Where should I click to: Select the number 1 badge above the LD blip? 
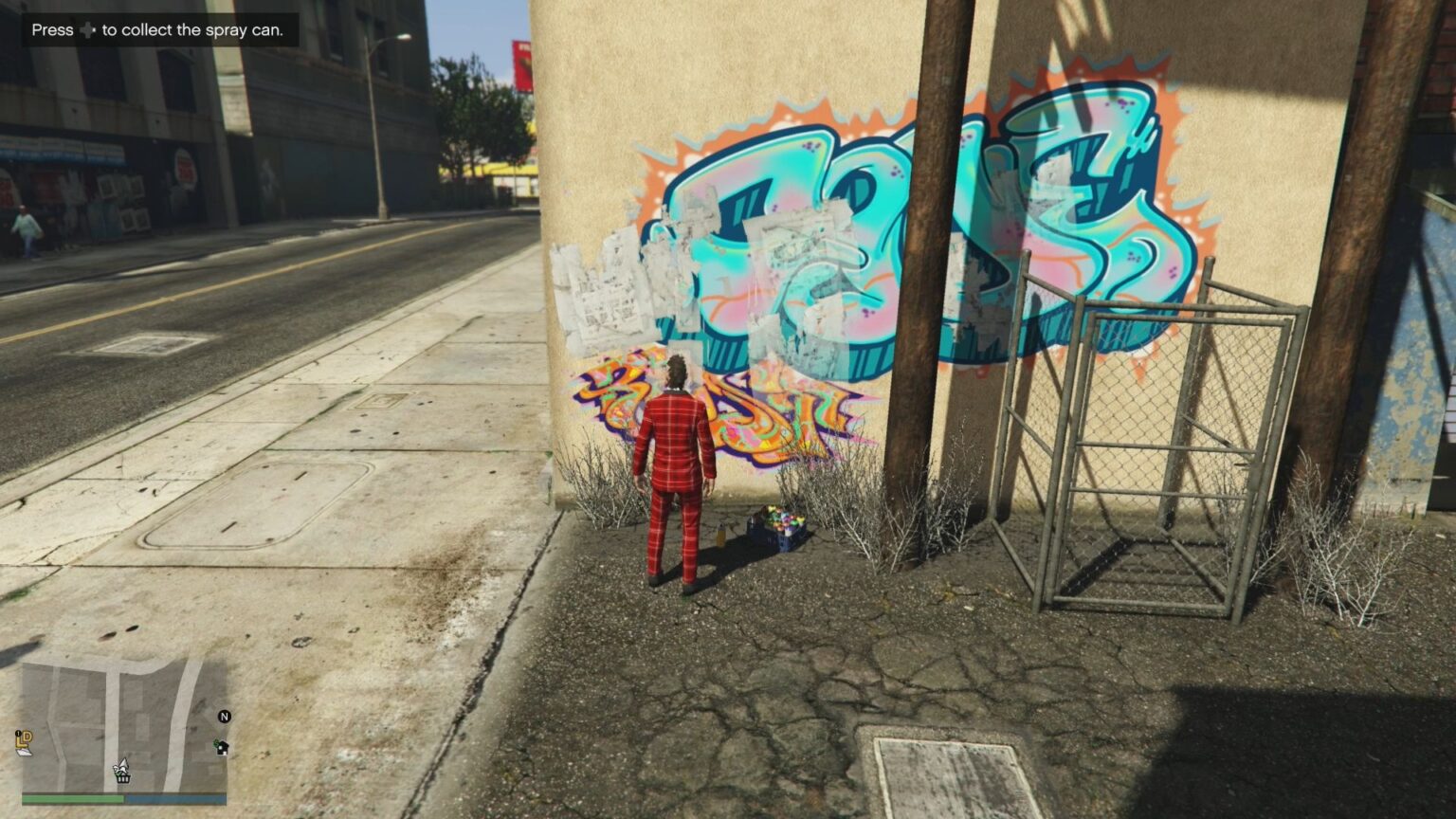point(18,733)
